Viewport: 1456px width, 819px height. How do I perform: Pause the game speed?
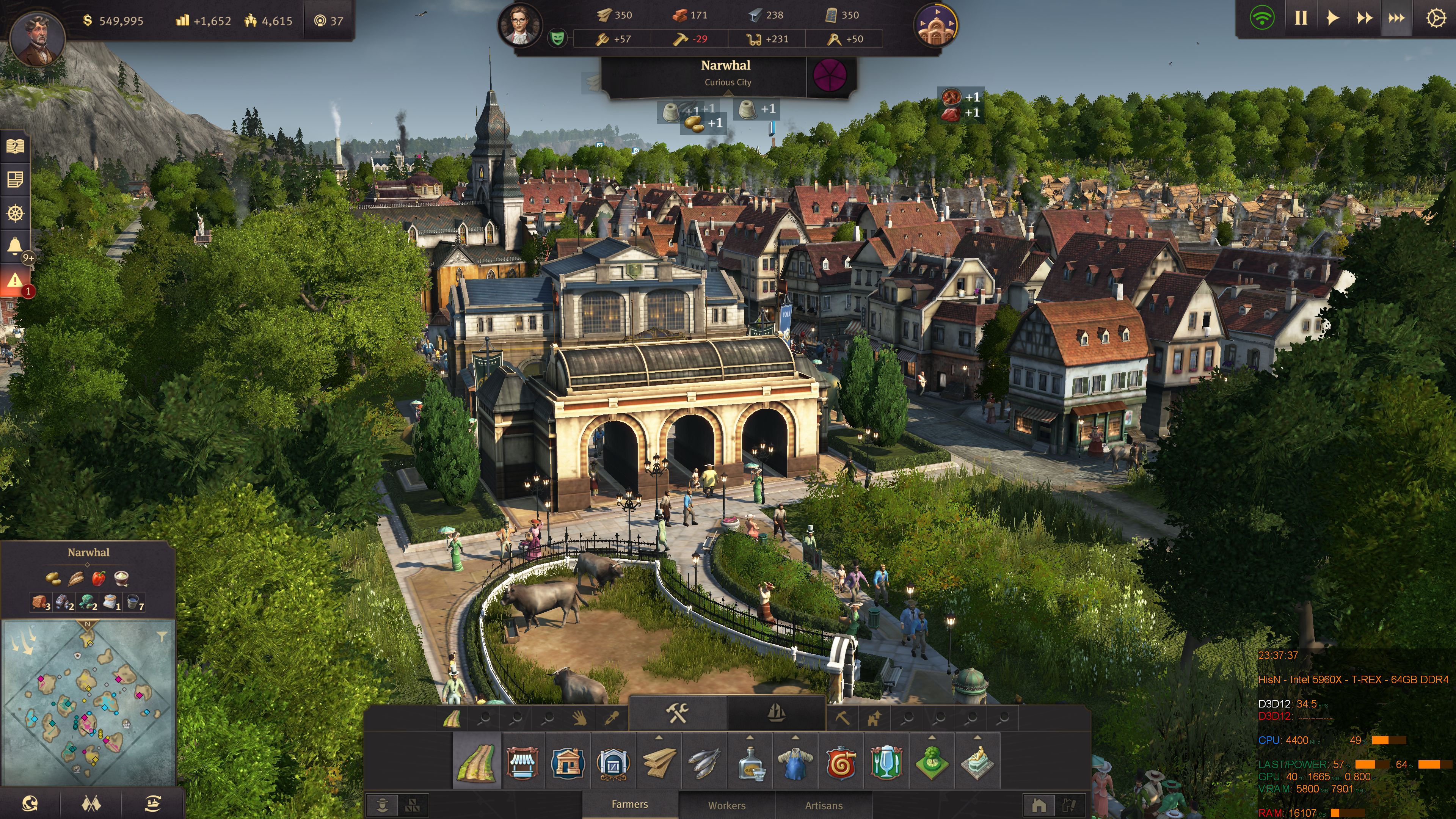coord(1301,19)
